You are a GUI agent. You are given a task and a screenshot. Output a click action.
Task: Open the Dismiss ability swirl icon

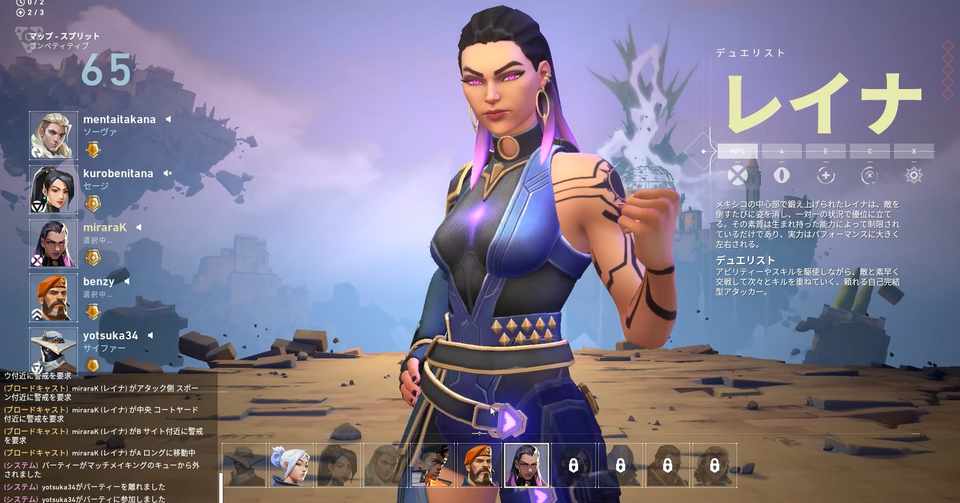click(x=870, y=175)
